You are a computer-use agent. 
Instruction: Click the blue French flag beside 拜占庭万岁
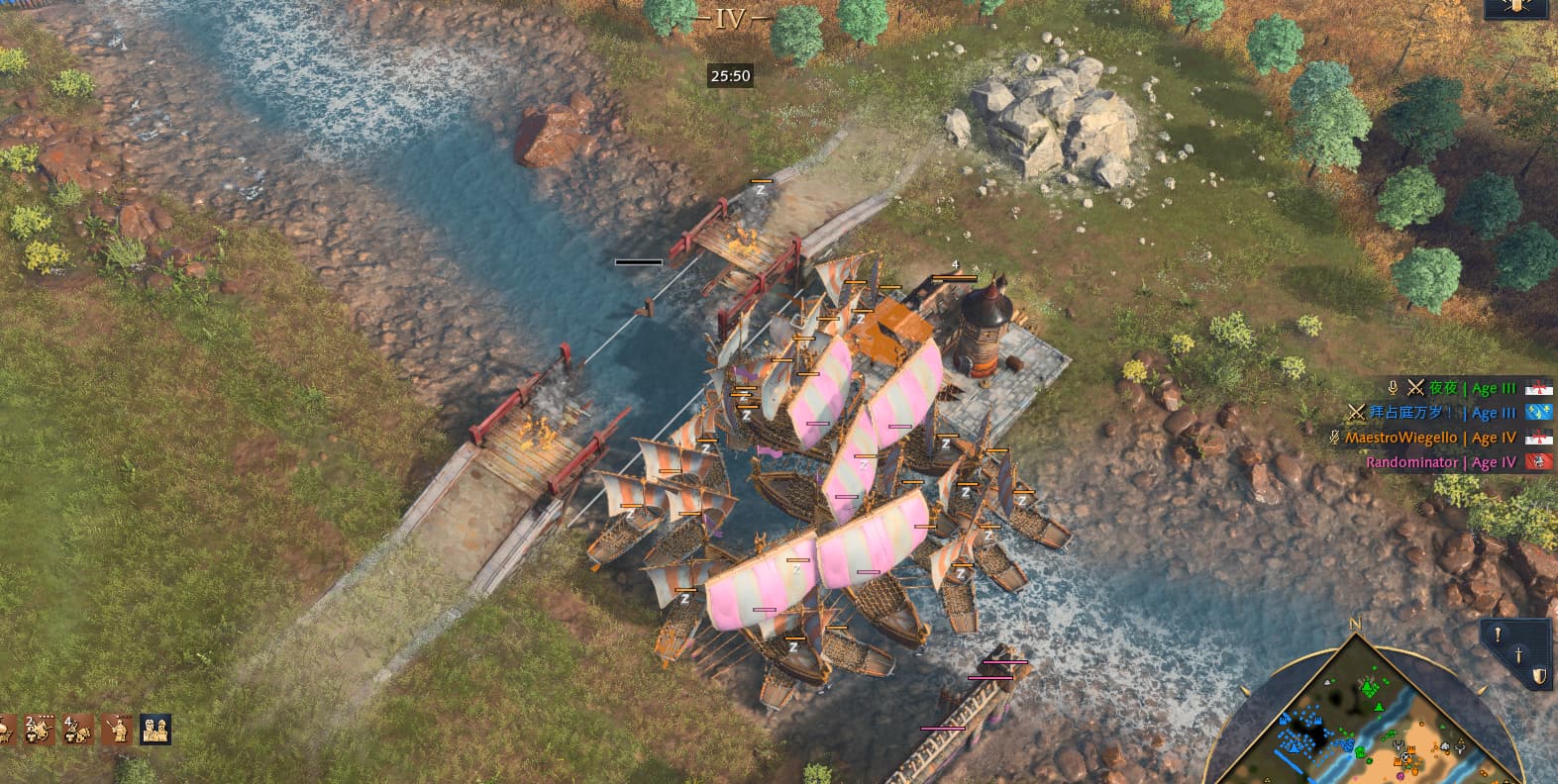coord(1540,413)
